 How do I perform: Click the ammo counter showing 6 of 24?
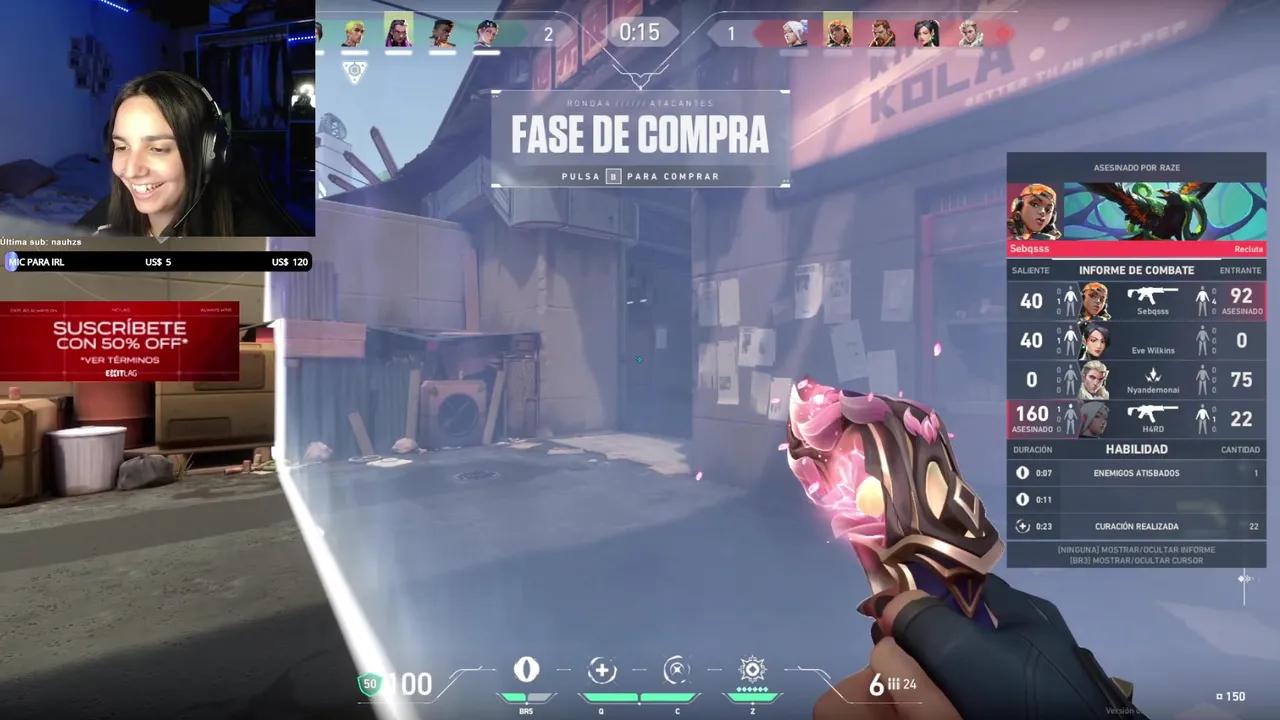click(x=895, y=684)
